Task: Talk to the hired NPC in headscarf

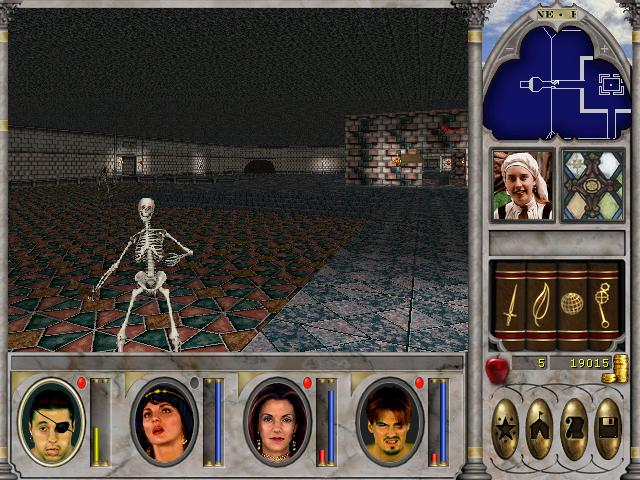Action: click(x=522, y=185)
